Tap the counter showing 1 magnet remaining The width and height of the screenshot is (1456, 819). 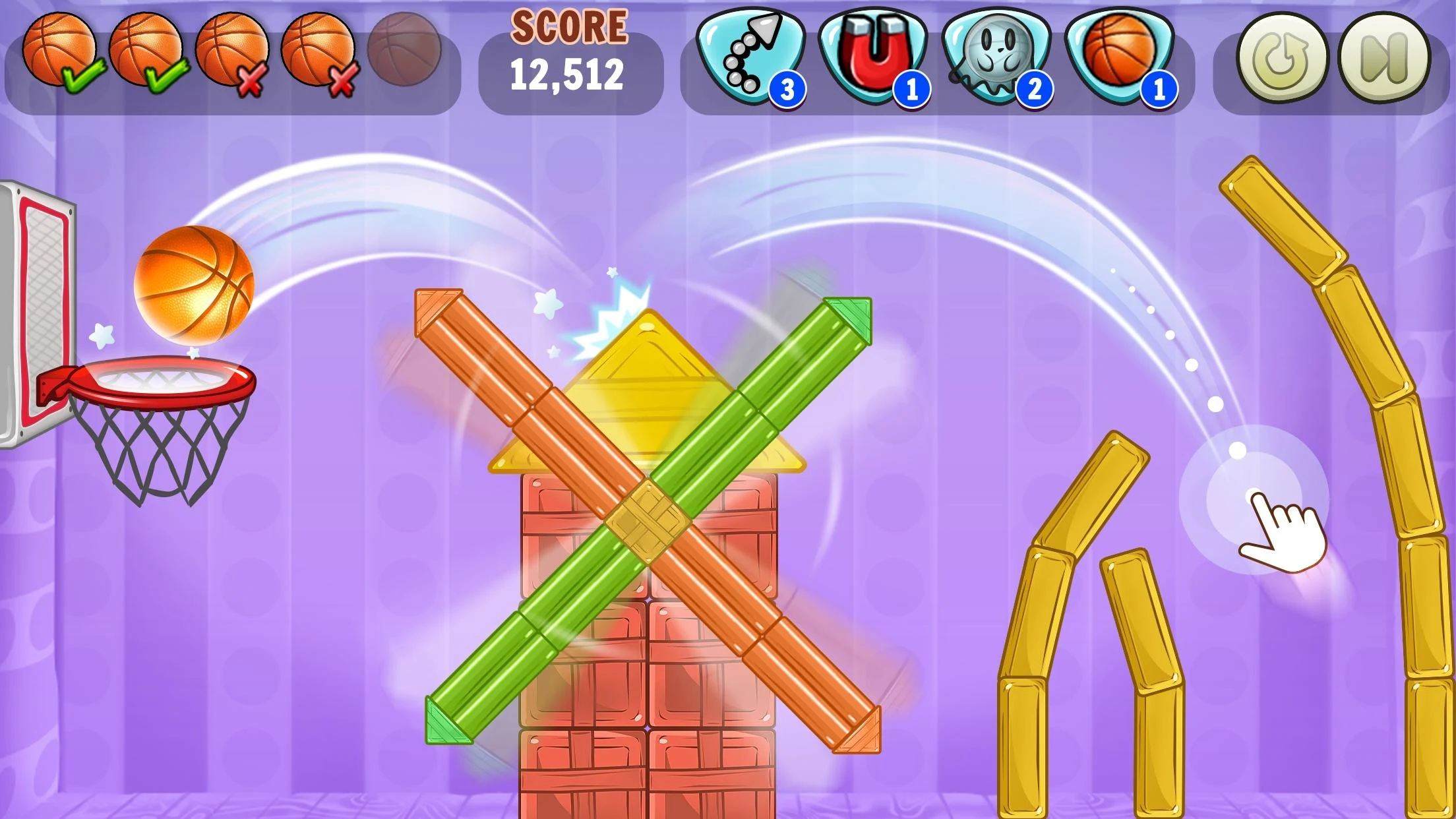click(911, 88)
